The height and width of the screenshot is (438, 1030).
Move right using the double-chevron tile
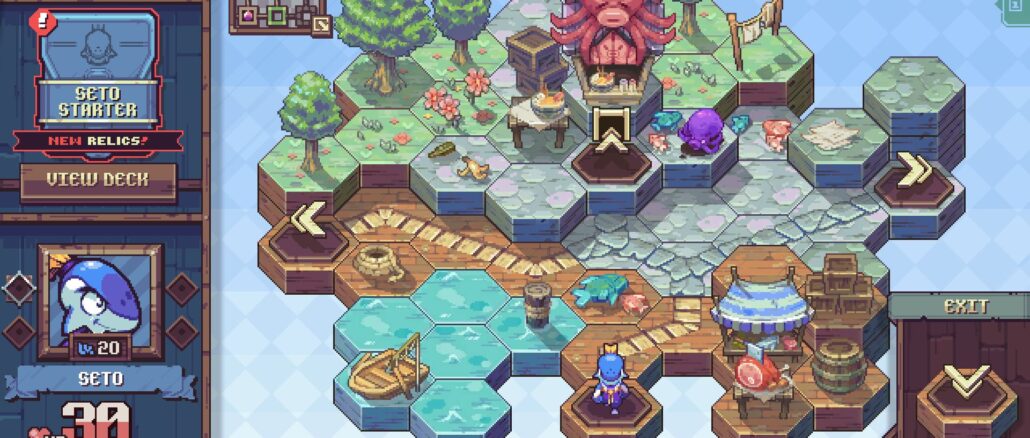pyautogui.click(x=914, y=170)
